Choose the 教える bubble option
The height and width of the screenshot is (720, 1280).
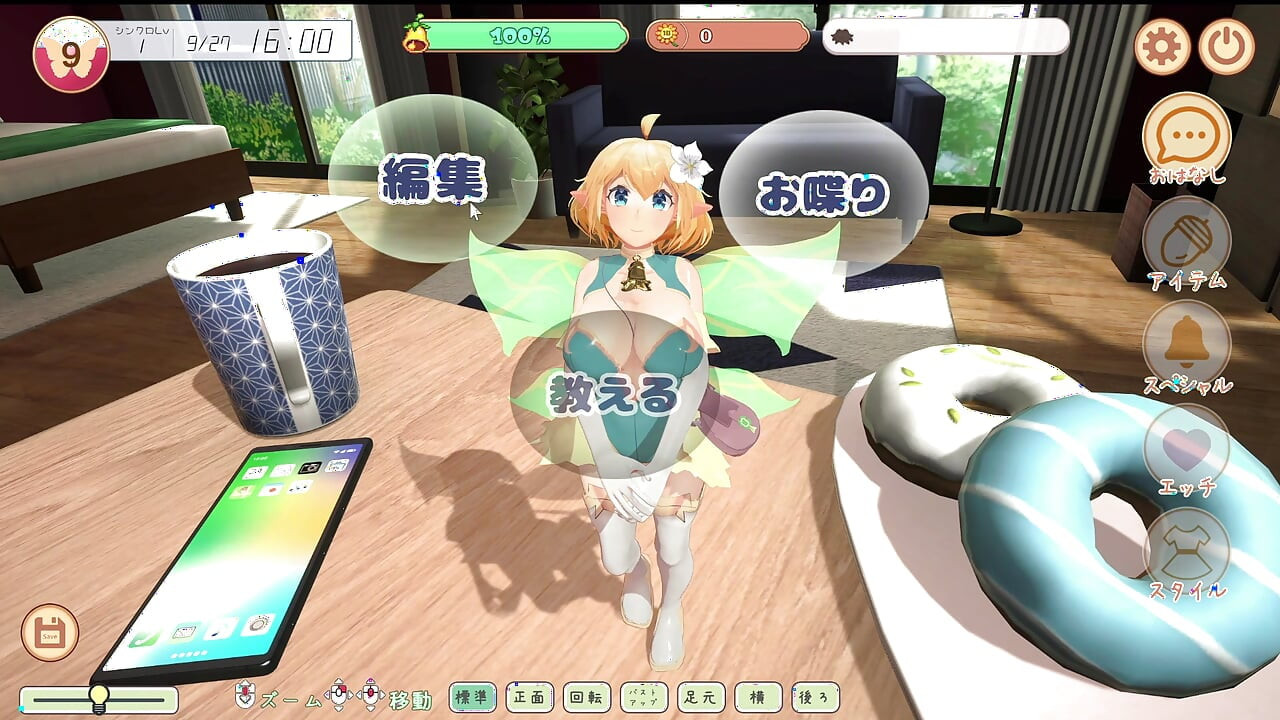click(614, 395)
